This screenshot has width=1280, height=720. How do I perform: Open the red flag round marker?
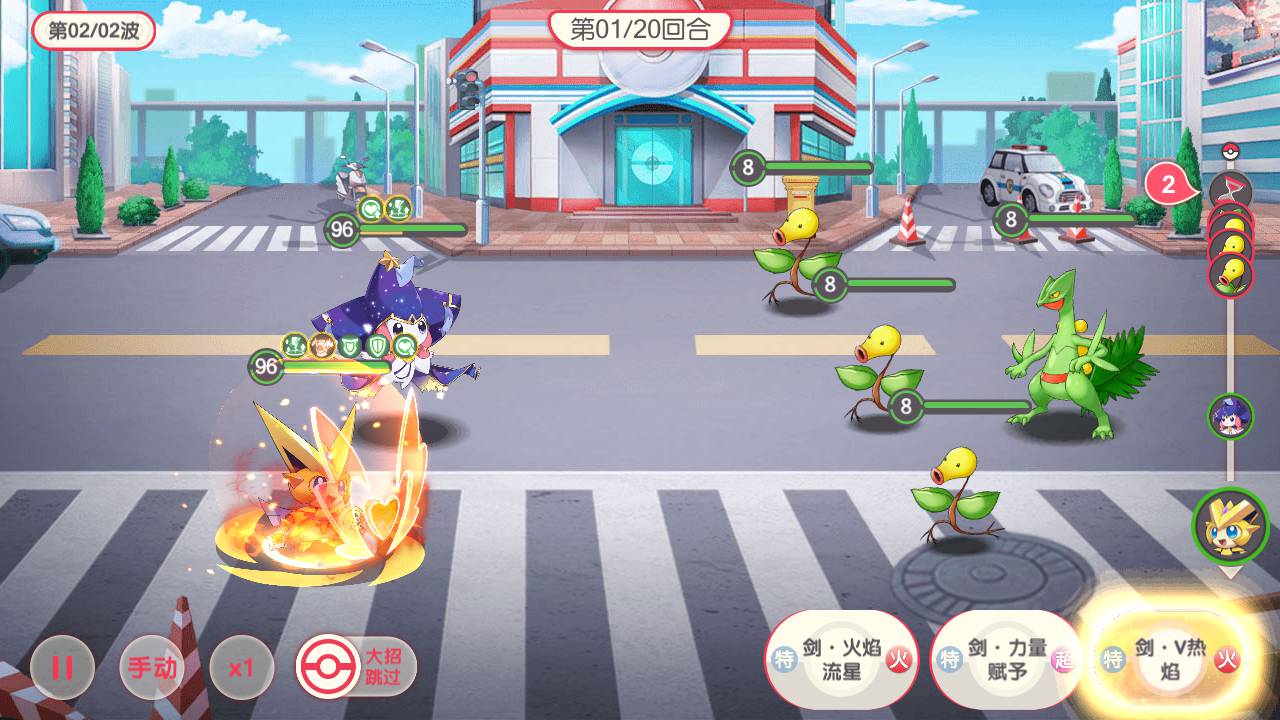1230,188
